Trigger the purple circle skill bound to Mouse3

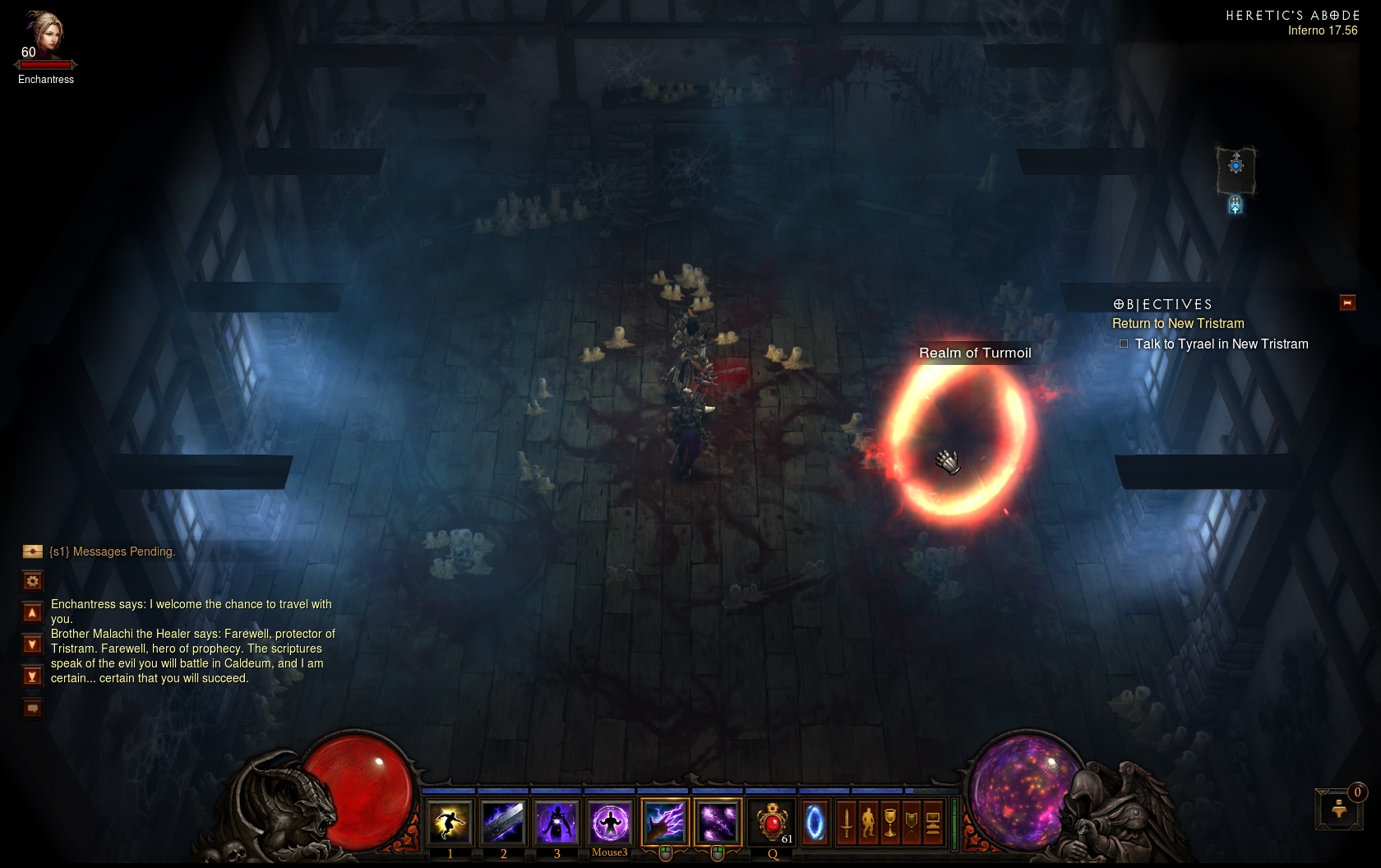tap(610, 822)
